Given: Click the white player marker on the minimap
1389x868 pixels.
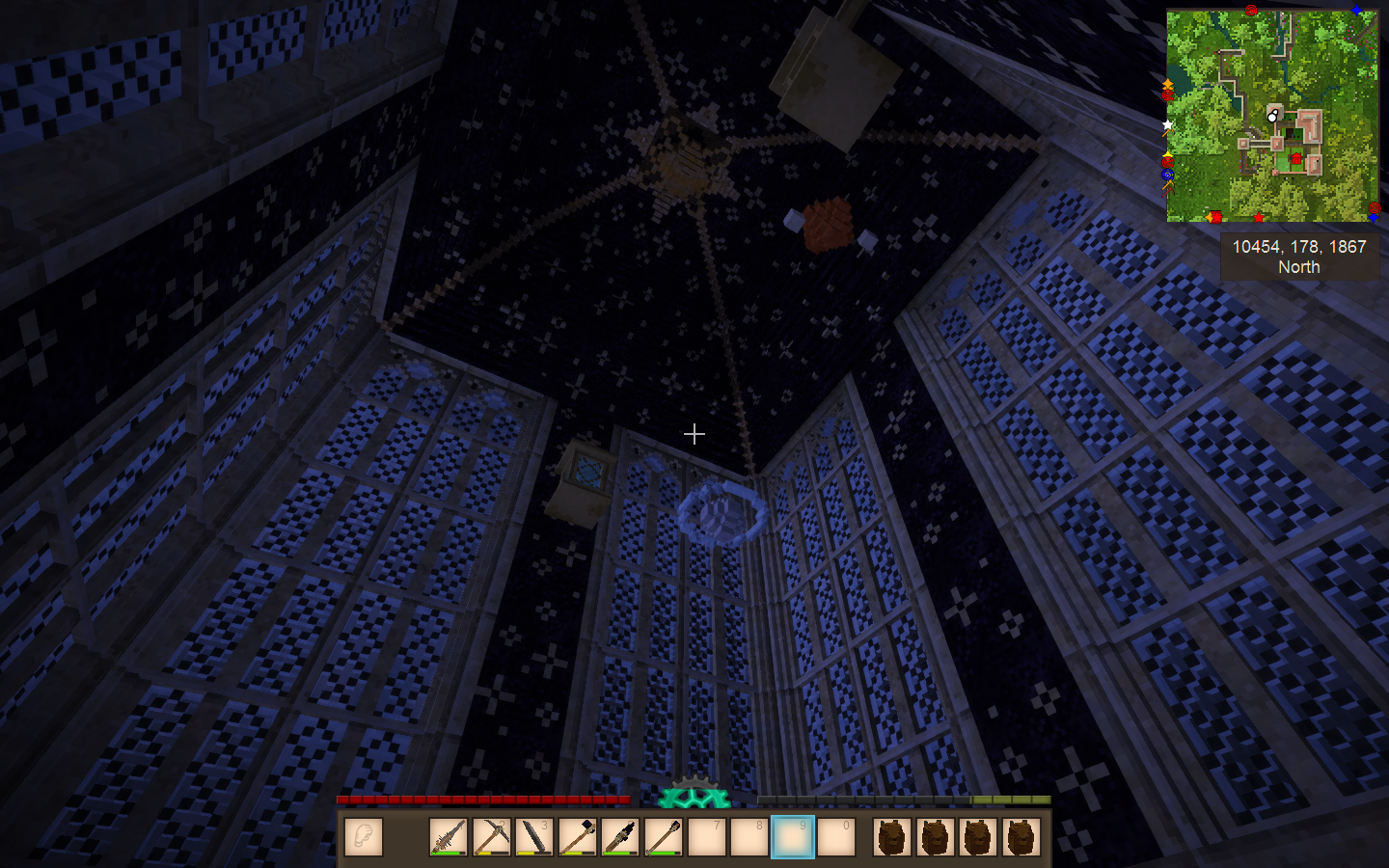Looking at the screenshot, I should tap(1272, 117).
